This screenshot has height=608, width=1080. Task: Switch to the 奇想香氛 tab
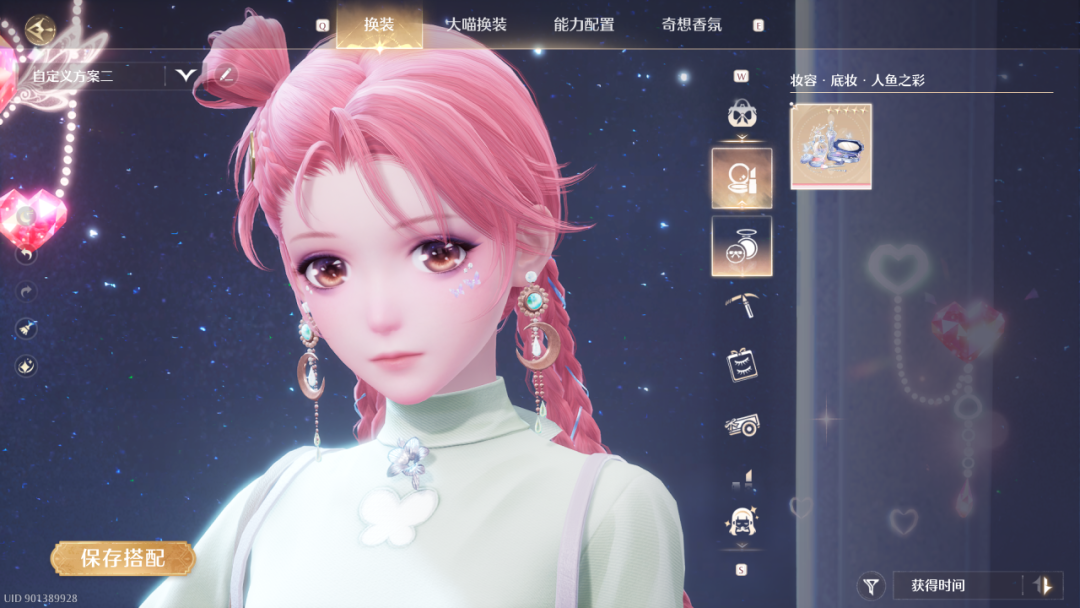[x=692, y=25]
